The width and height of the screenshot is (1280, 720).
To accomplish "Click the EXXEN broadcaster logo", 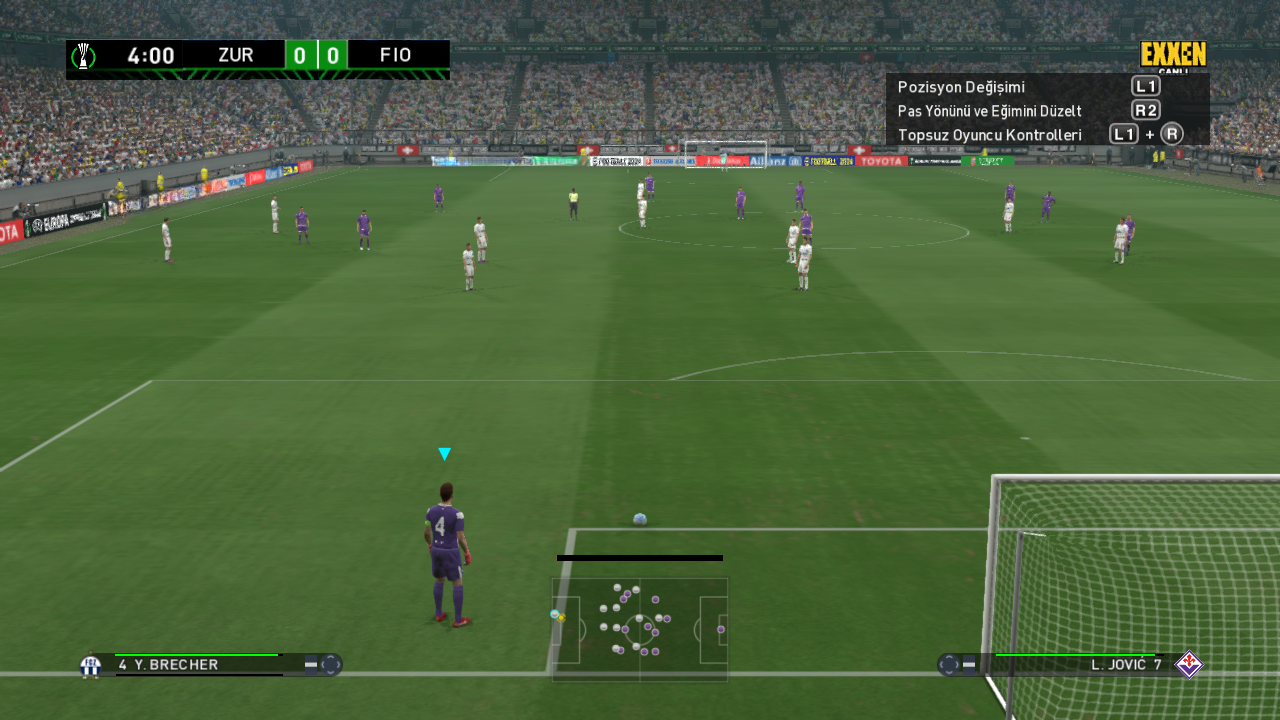I will 1173,54.
